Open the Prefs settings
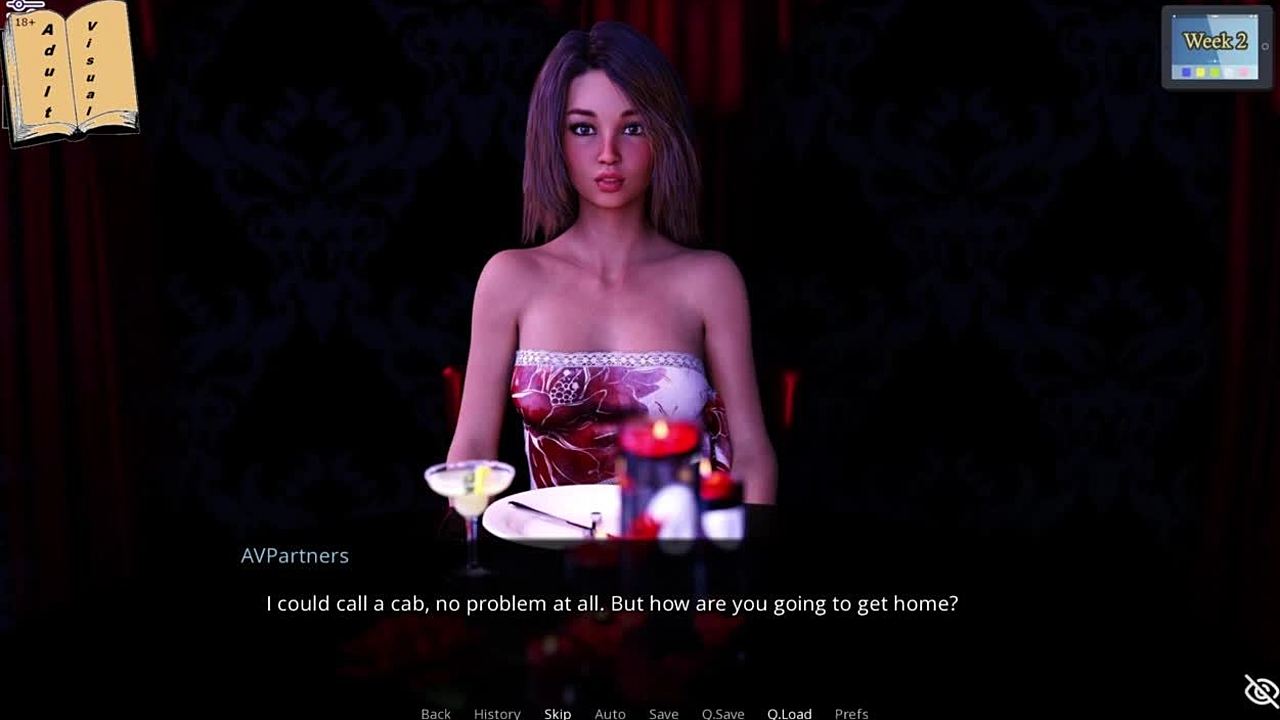 pyautogui.click(x=851, y=713)
